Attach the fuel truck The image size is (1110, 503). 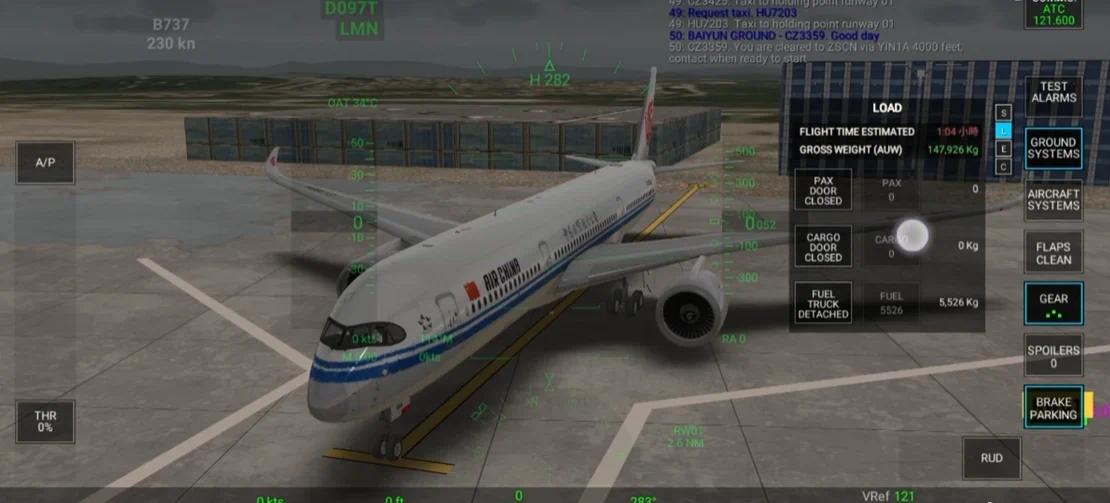click(823, 302)
